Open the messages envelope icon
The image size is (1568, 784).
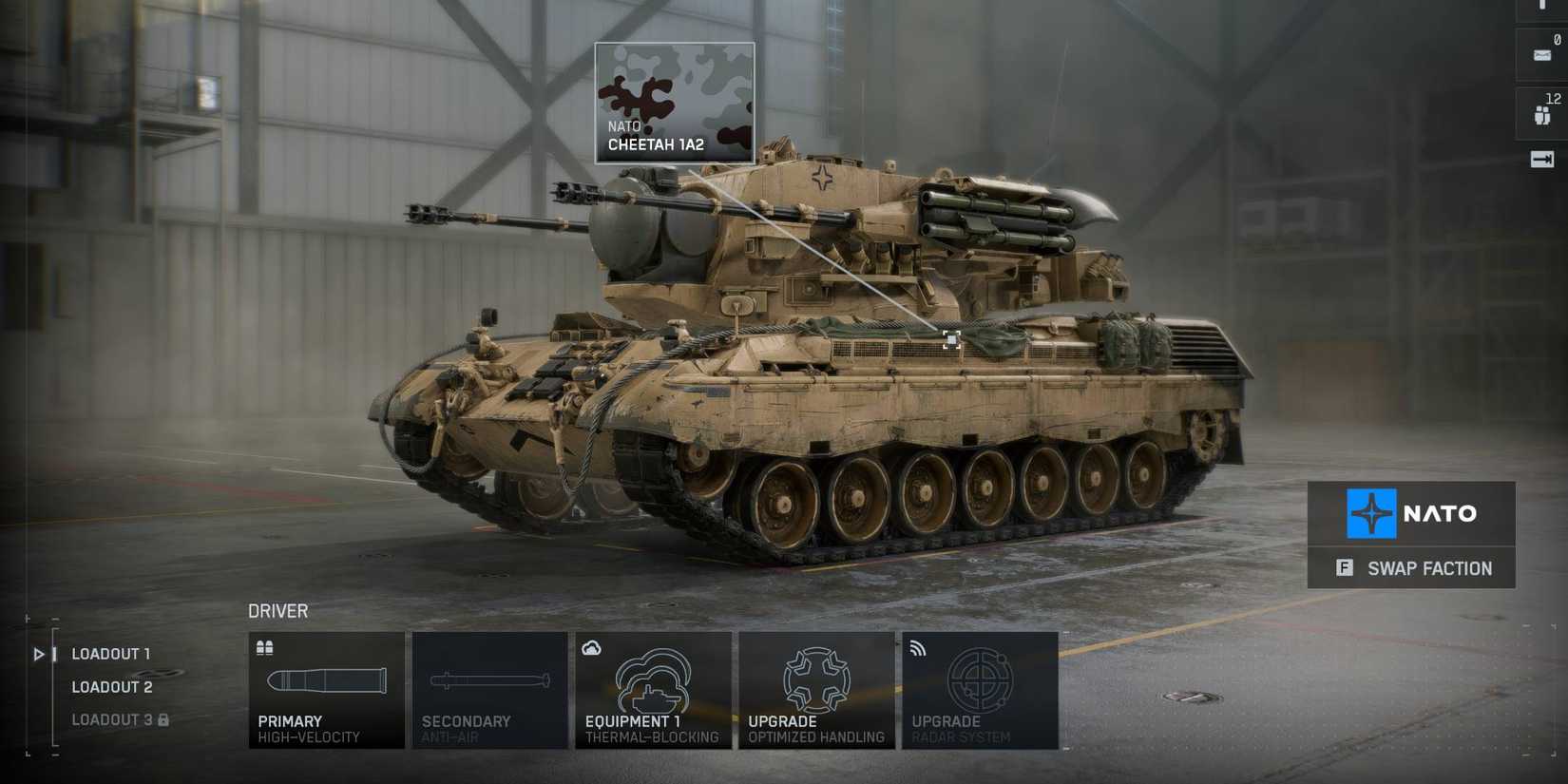(x=1542, y=54)
